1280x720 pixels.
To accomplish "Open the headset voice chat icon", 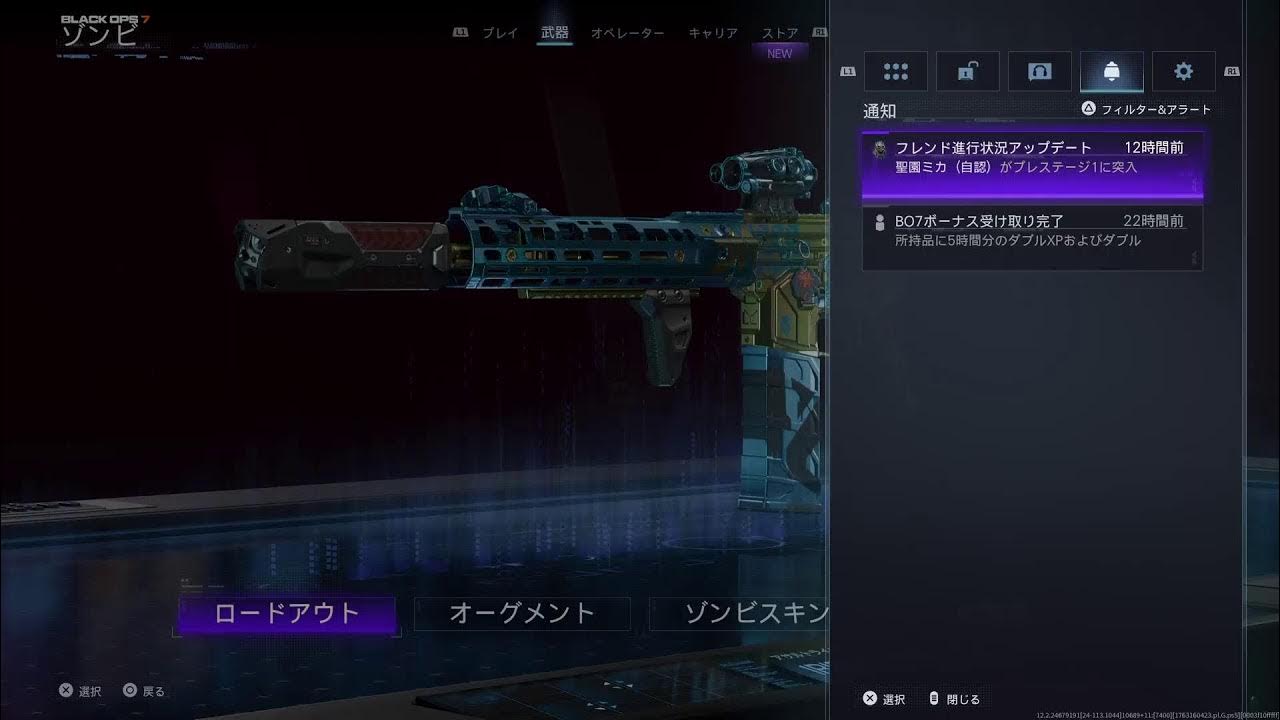I will (x=1040, y=70).
